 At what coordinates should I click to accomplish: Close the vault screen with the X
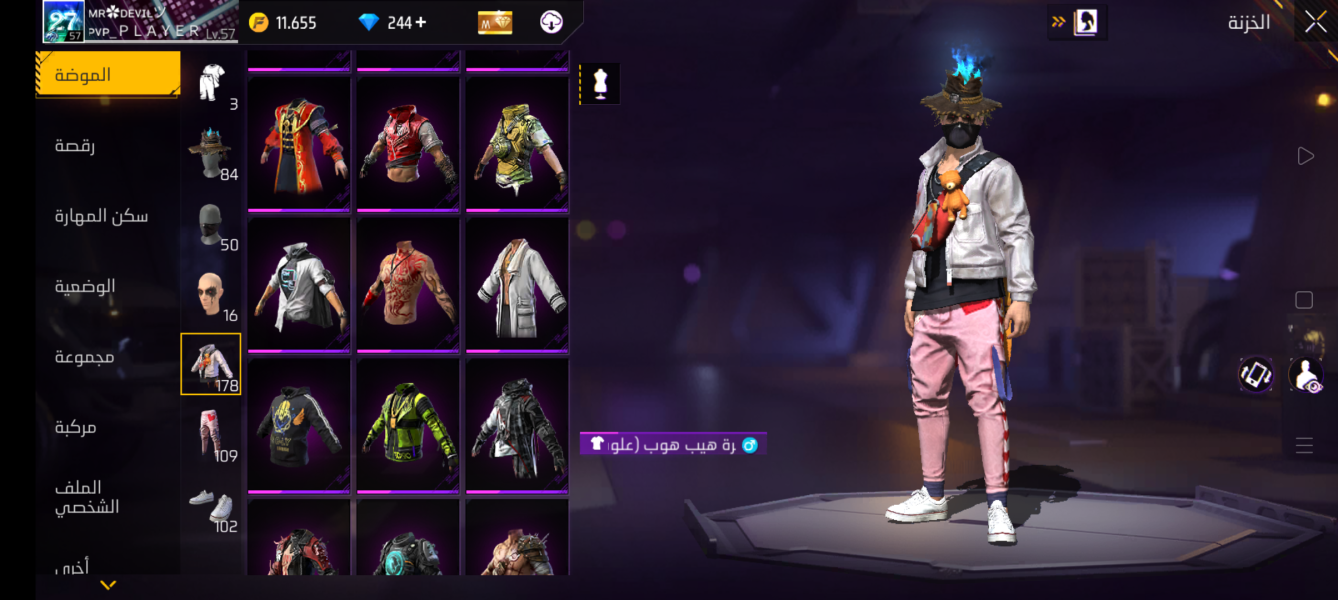(1314, 22)
